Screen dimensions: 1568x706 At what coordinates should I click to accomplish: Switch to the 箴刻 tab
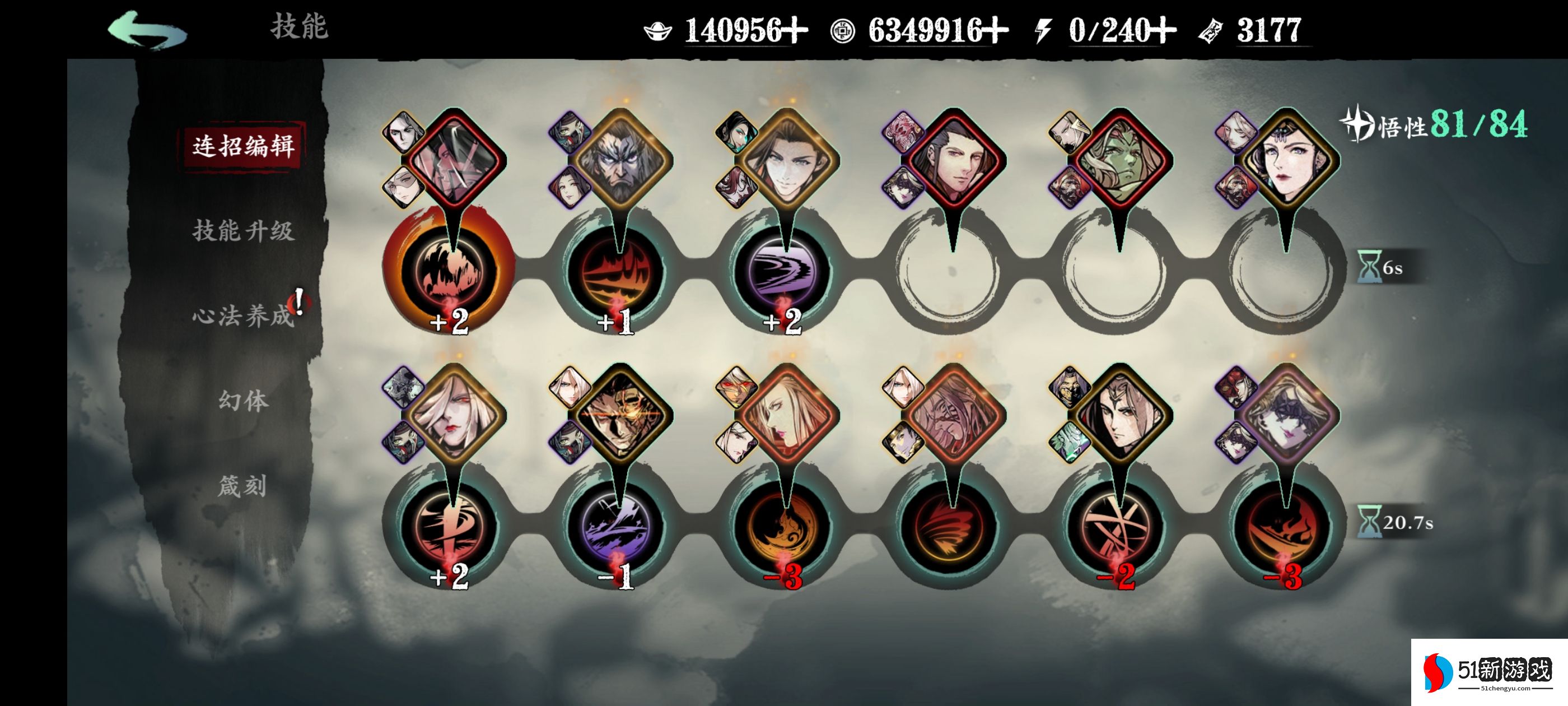[243, 486]
